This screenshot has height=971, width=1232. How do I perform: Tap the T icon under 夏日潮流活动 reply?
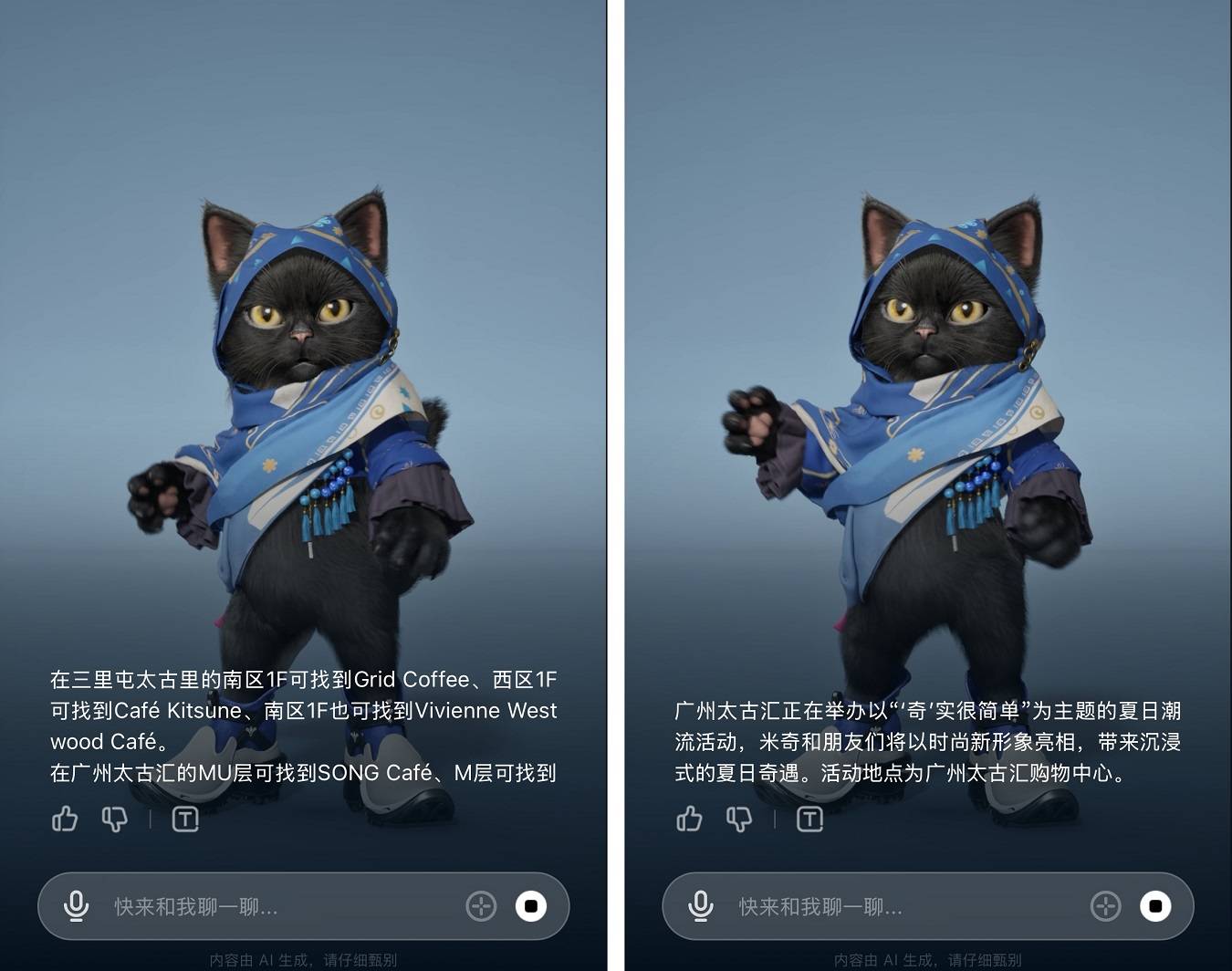pos(809,819)
